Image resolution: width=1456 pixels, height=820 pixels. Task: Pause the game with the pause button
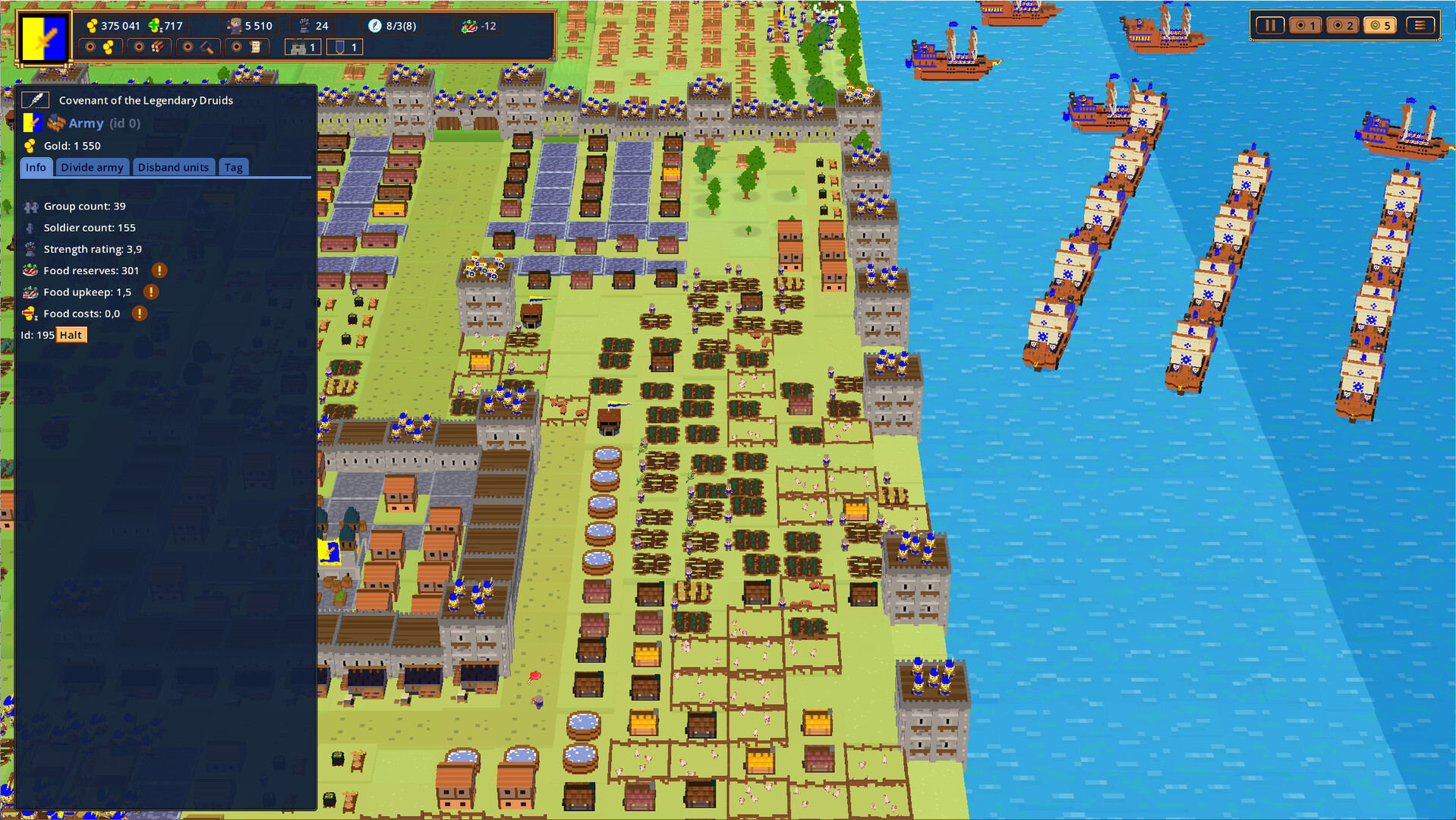1271,24
